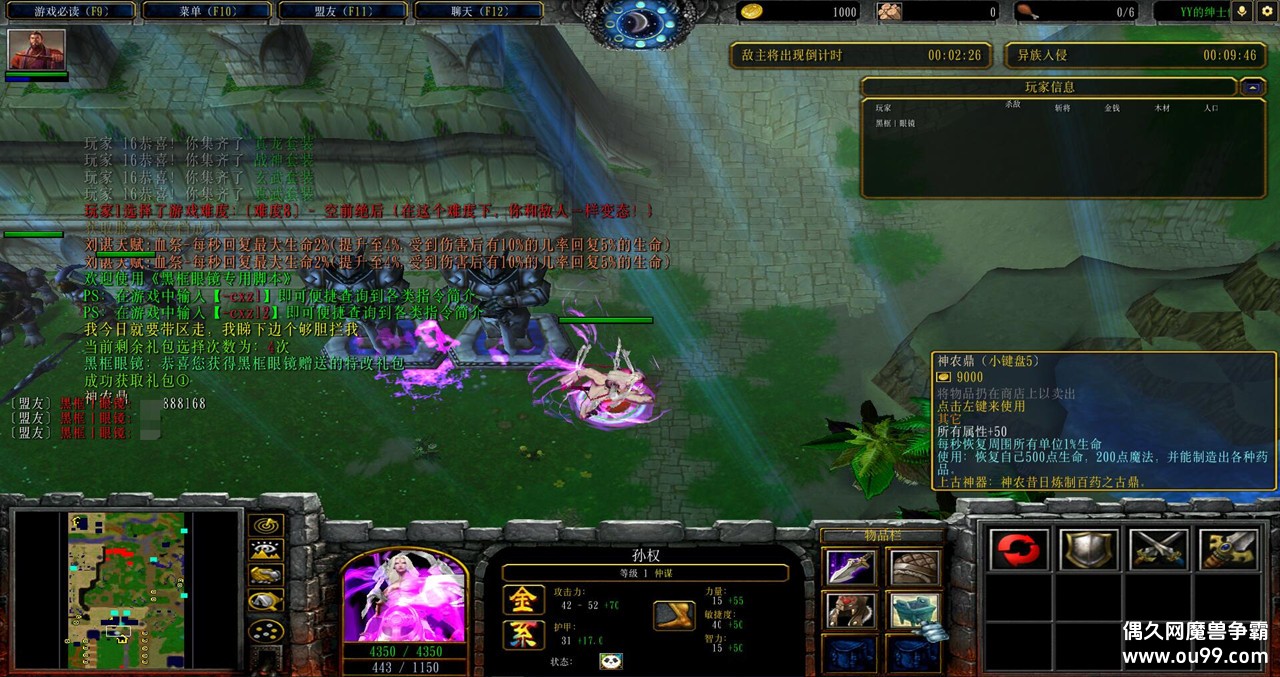1280x677 pixels.
Task: Select the hero portrait icon at top-left
Action: click(37, 49)
